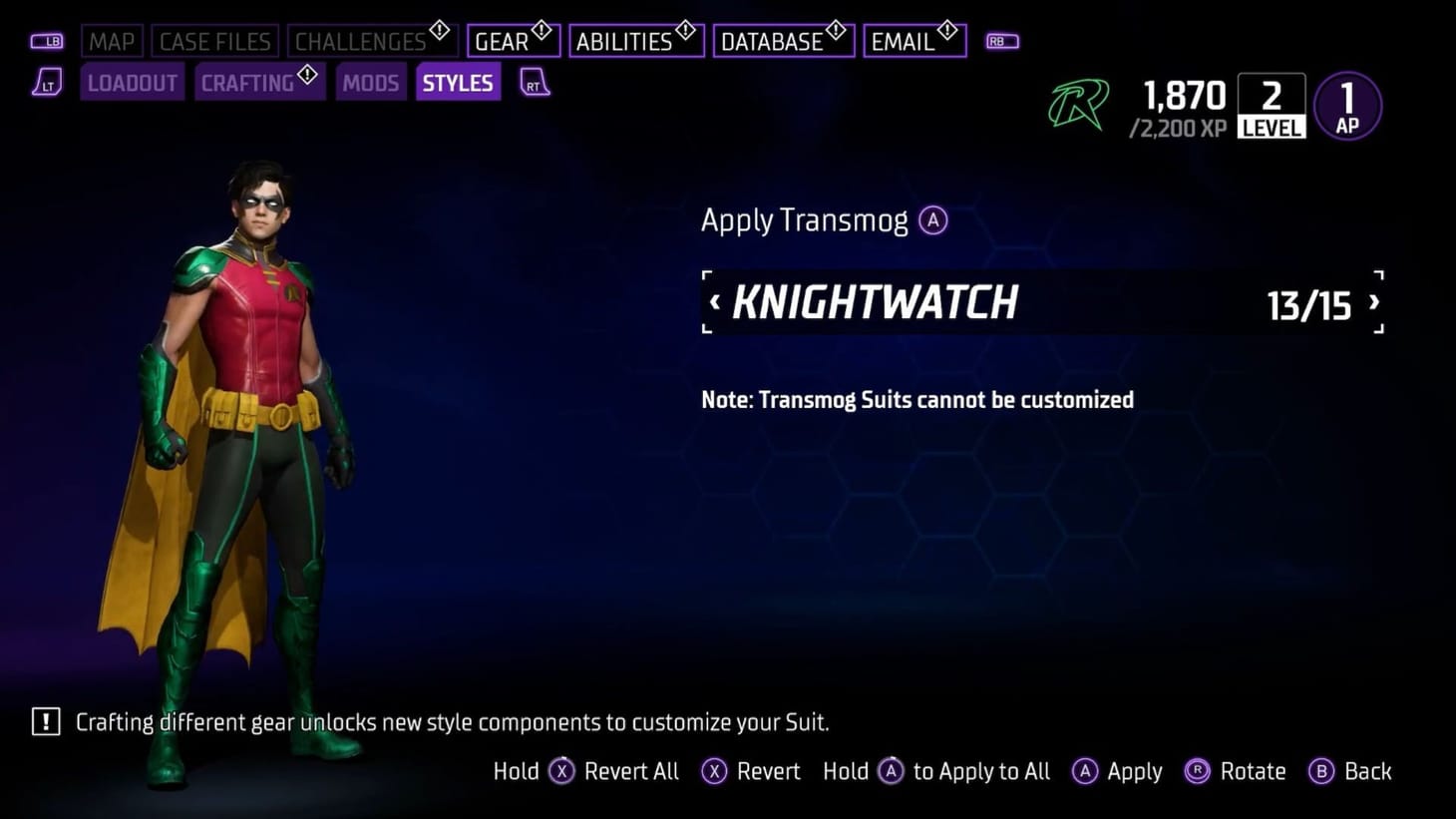
Task: Click the RB bumper icon after Email tab
Action: point(1001,41)
